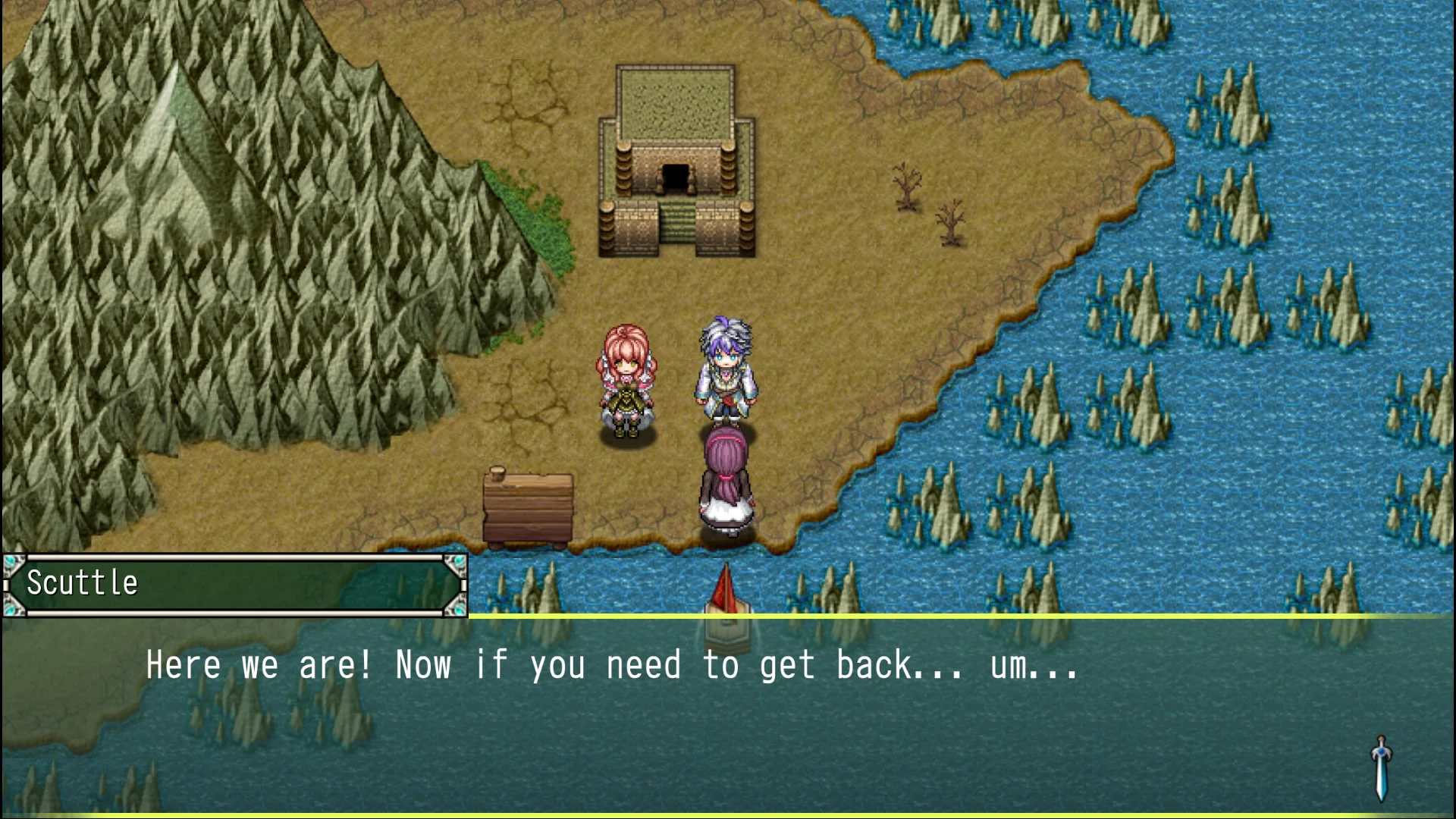1456x819 pixels.
Task: Advance the dialogue by clicking the text
Action: click(x=607, y=666)
